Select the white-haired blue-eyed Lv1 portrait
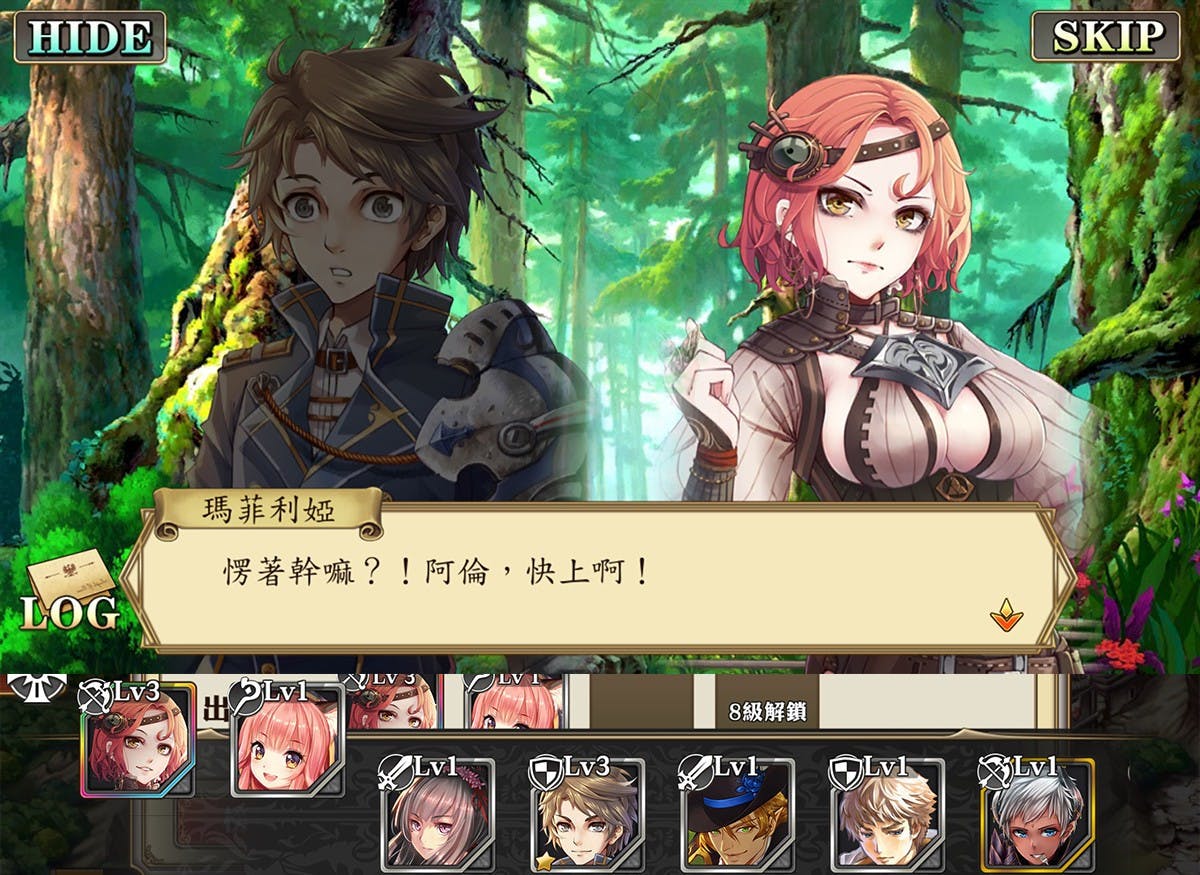The image size is (1200, 875). point(1037,814)
